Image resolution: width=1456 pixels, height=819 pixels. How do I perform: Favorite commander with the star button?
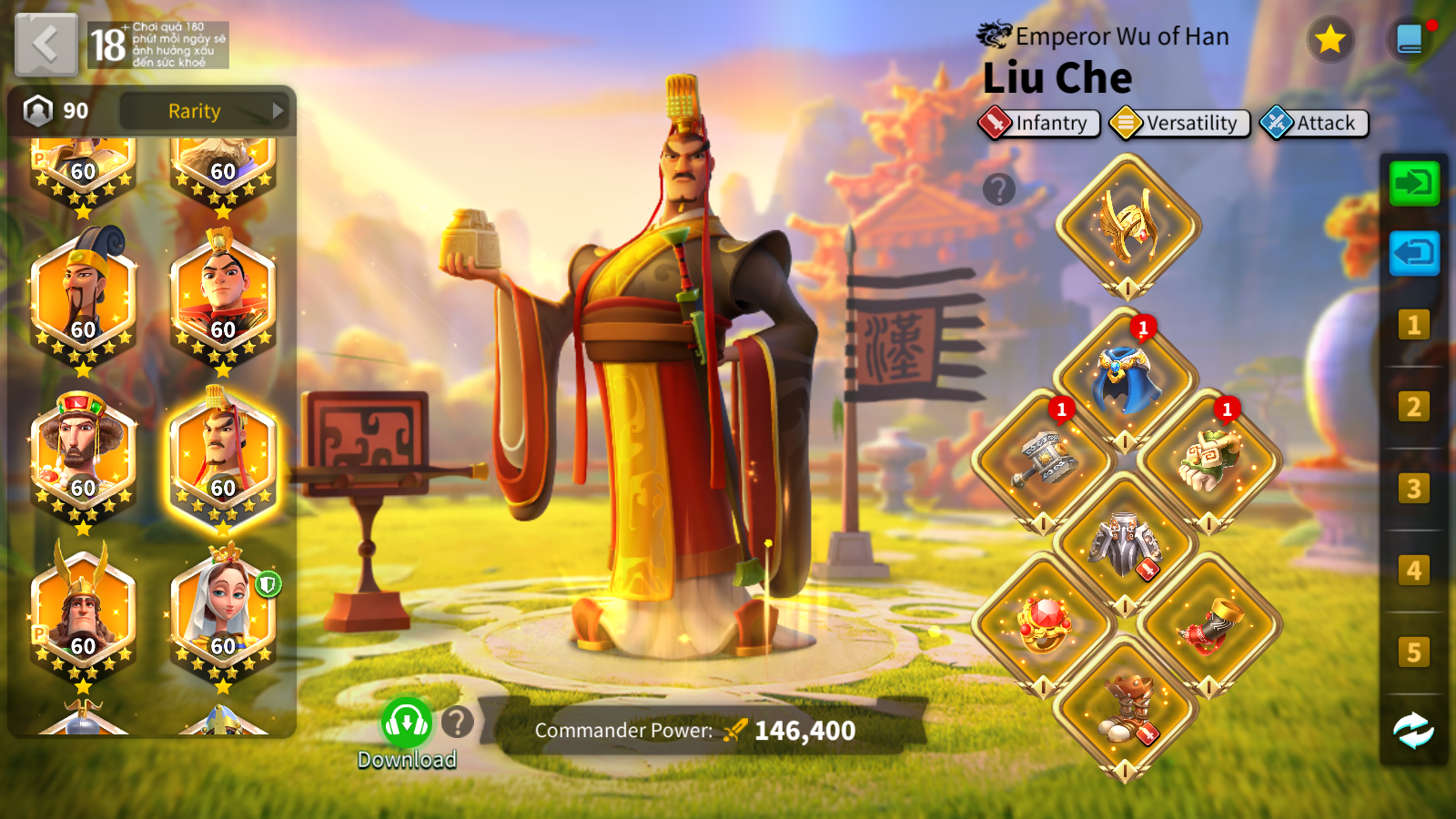pyautogui.click(x=1330, y=39)
